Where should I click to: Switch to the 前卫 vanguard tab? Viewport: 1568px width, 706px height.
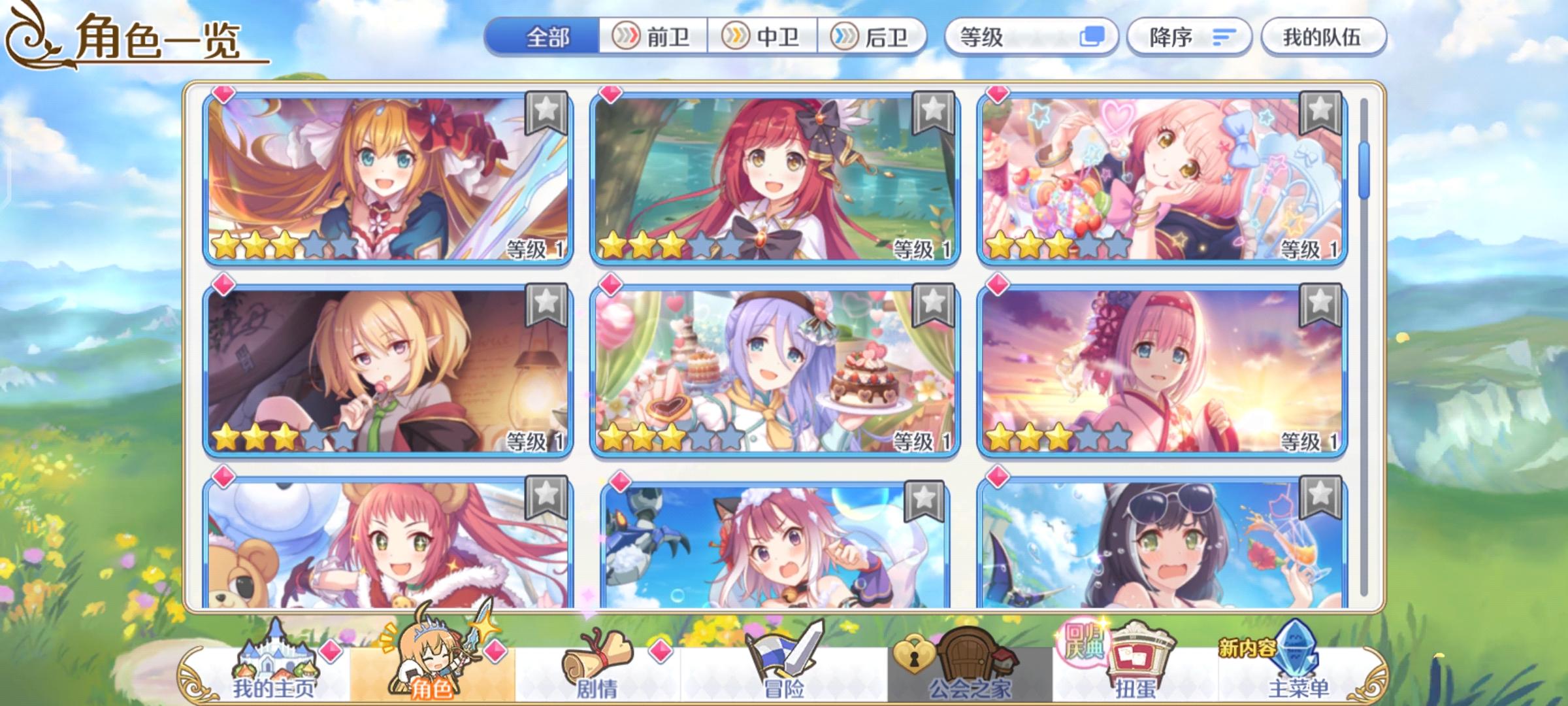pyautogui.click(x=653, y=37)
